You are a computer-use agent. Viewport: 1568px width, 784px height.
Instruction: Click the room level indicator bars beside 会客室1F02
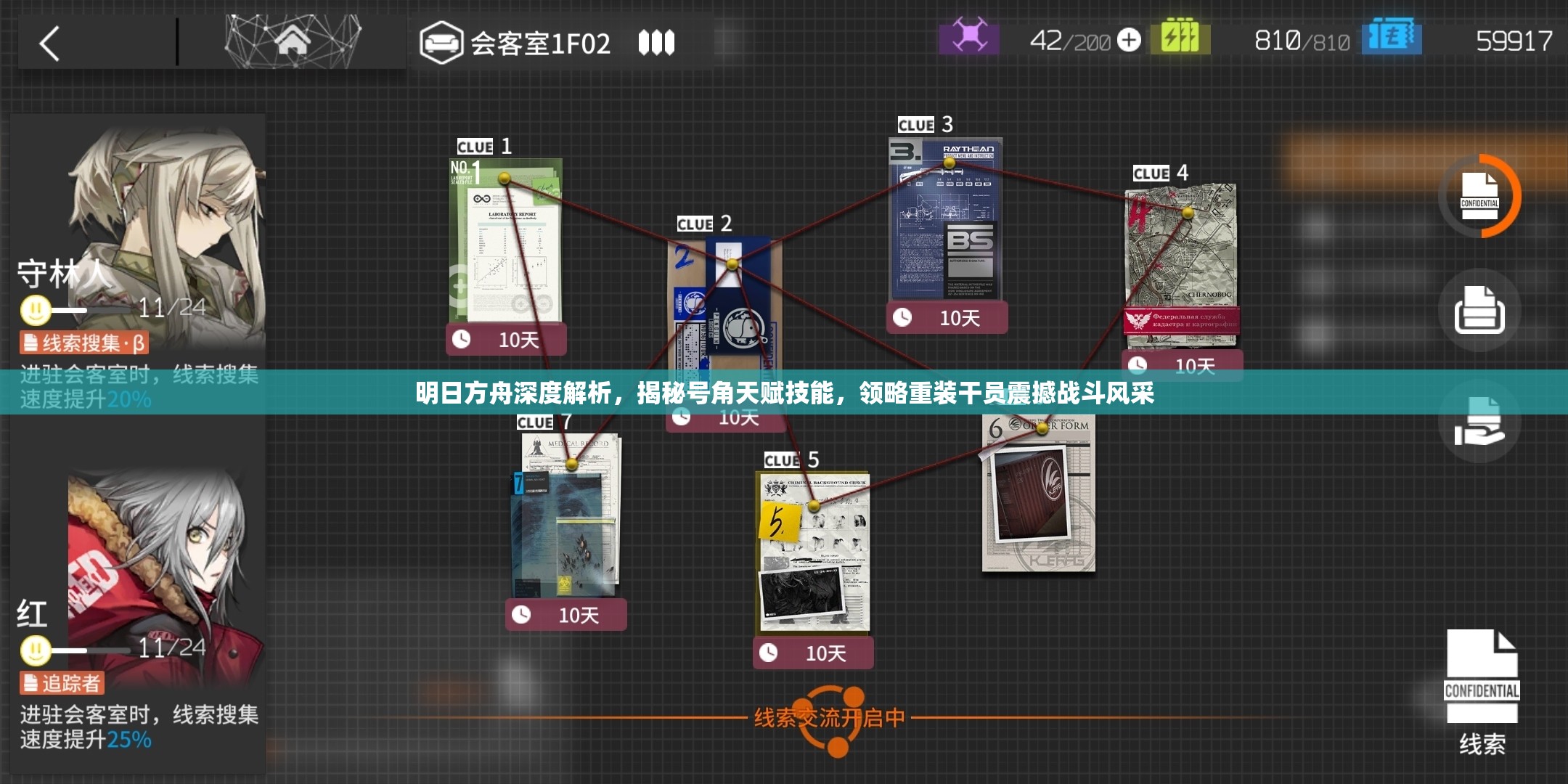[x=657, y=41]
